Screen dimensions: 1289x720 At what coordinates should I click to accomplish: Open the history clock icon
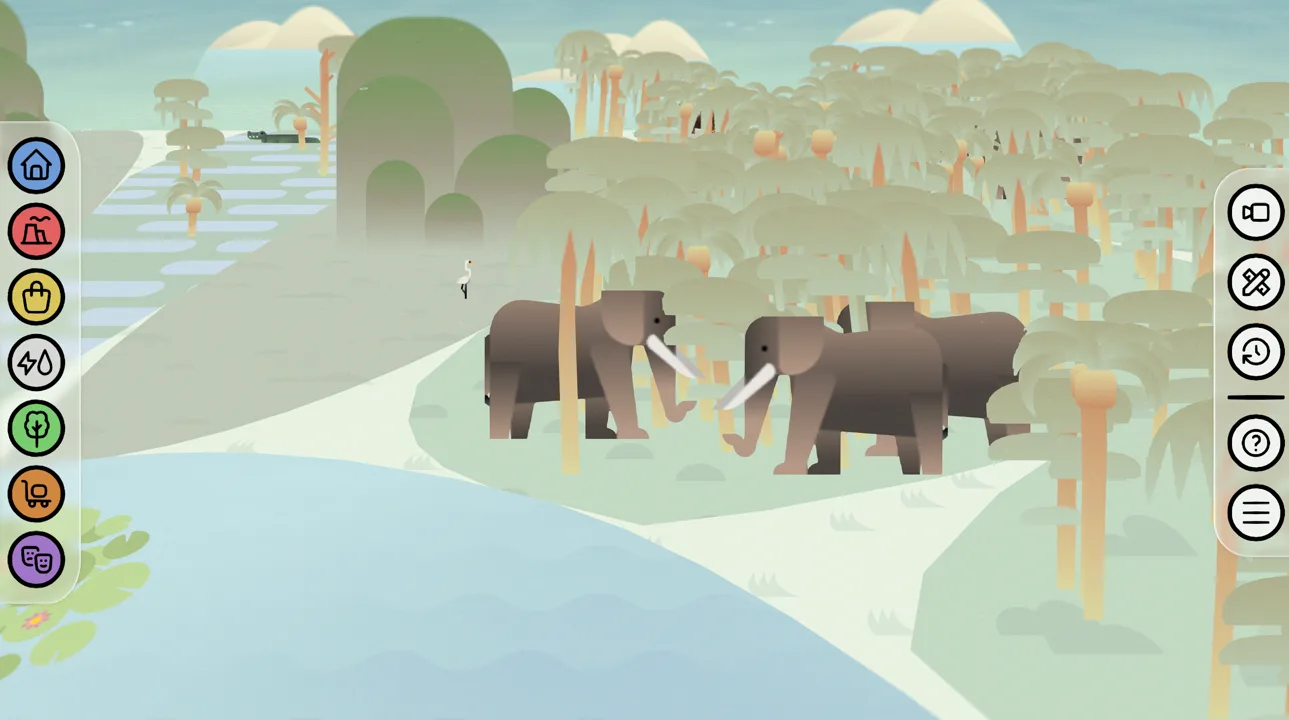coord(1255,353)
